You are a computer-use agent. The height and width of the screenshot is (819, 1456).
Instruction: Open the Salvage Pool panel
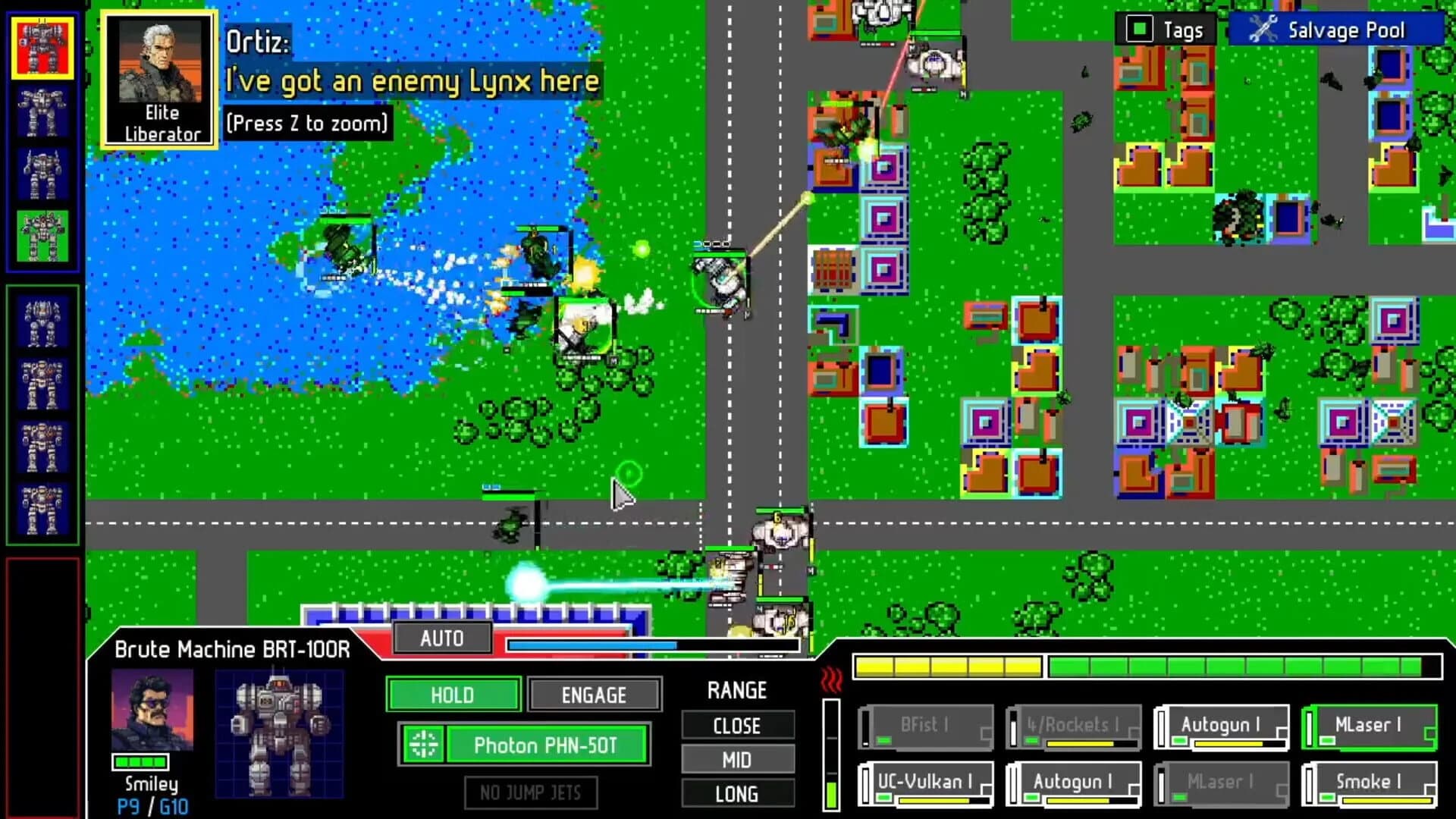[1347, 30]
